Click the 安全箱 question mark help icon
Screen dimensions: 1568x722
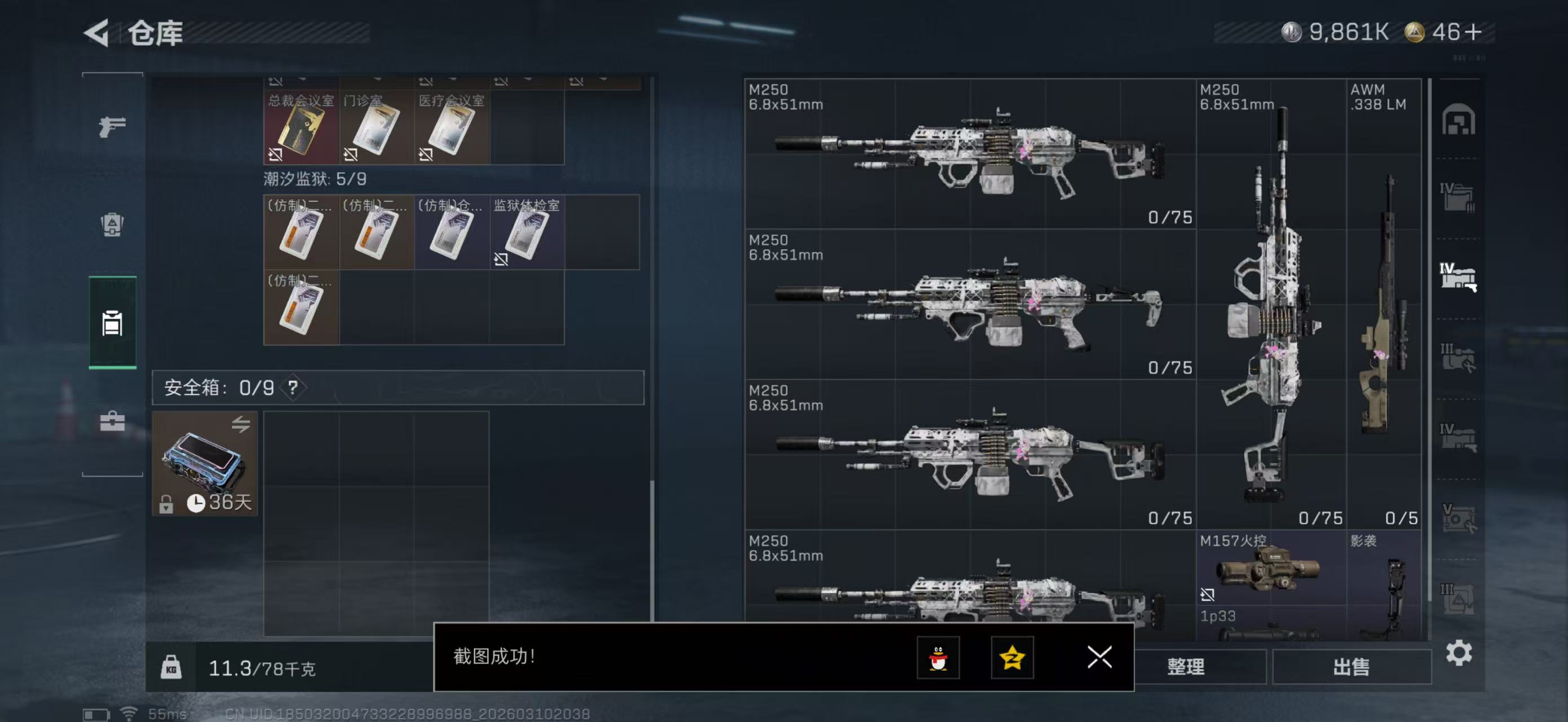tap(293, 387)
